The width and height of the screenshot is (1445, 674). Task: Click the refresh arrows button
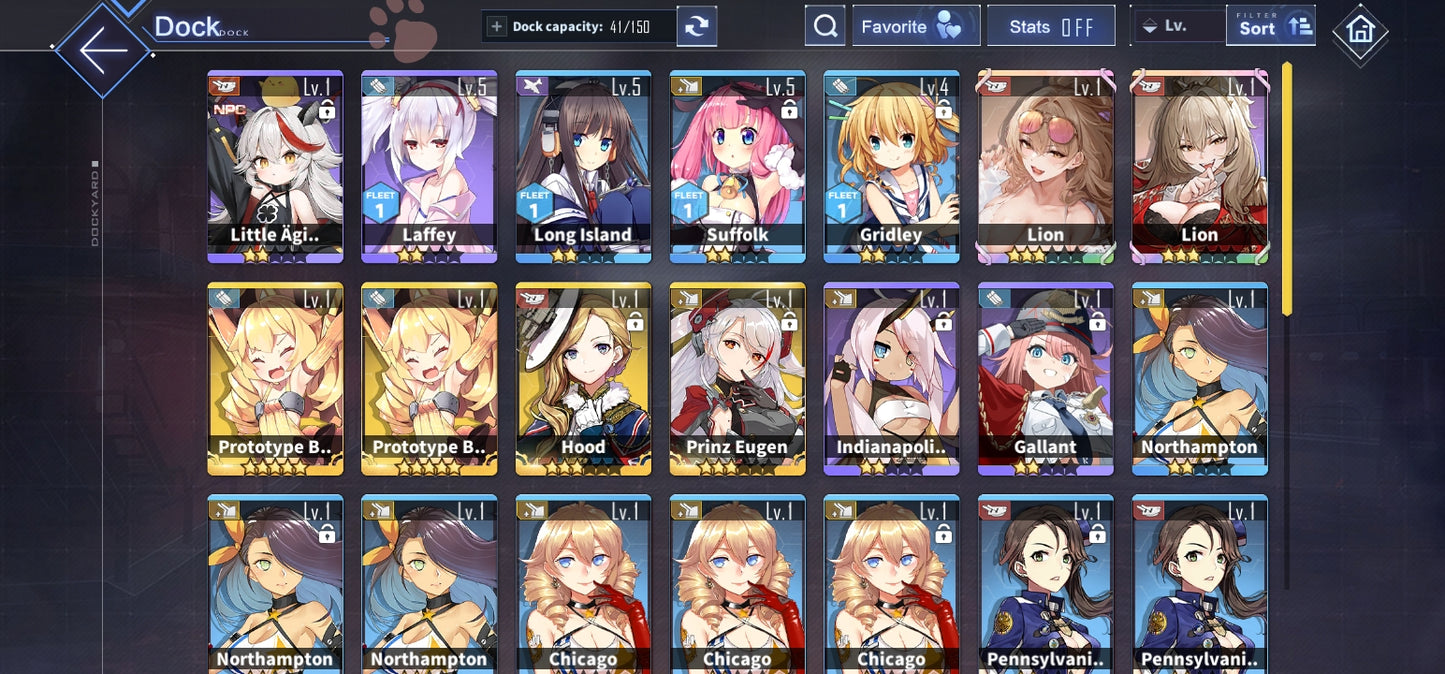[x=696, y=27]
